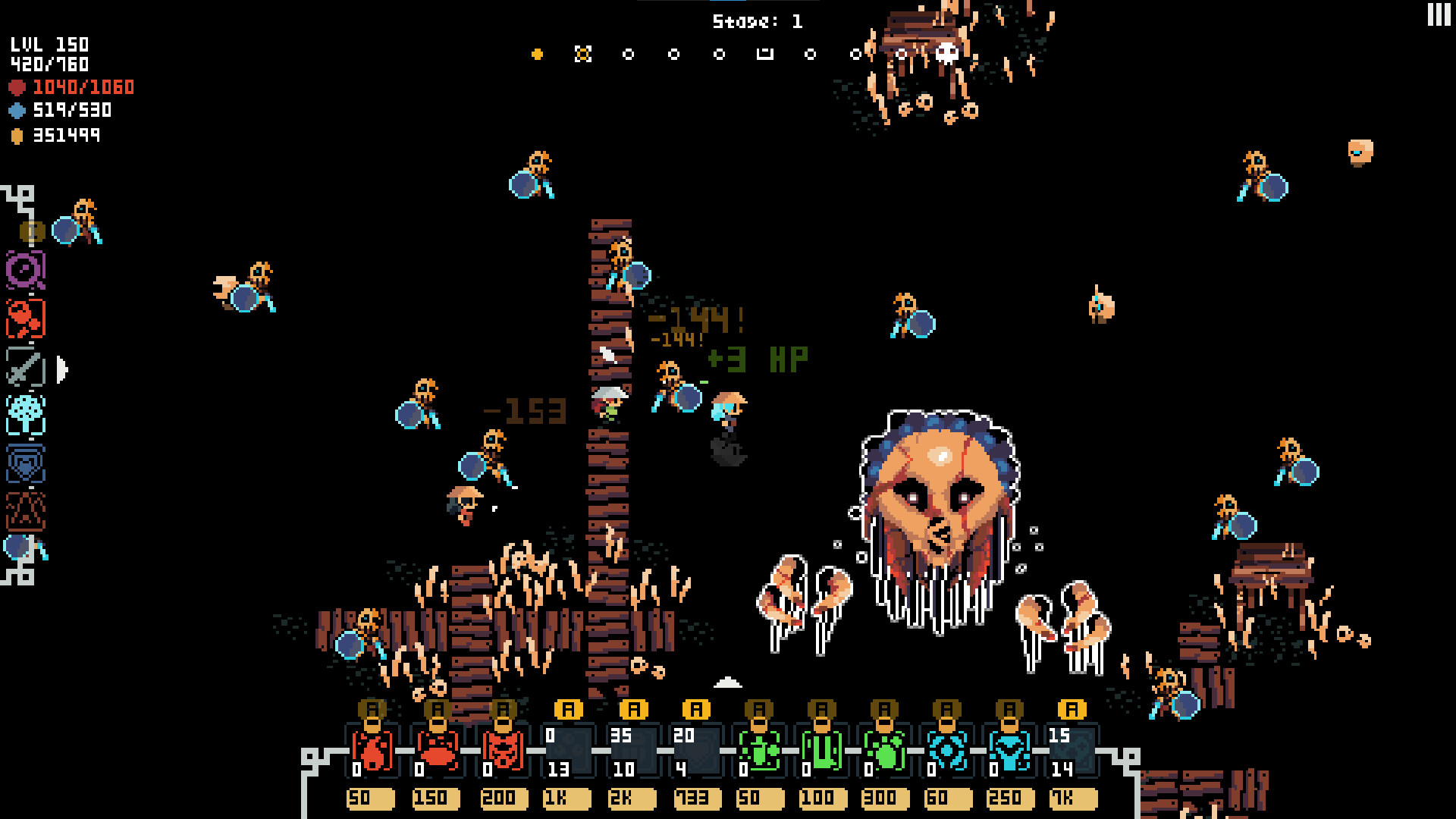Open the bottom bar via the small arrow

pyautogui.click(x=730, y=682)
